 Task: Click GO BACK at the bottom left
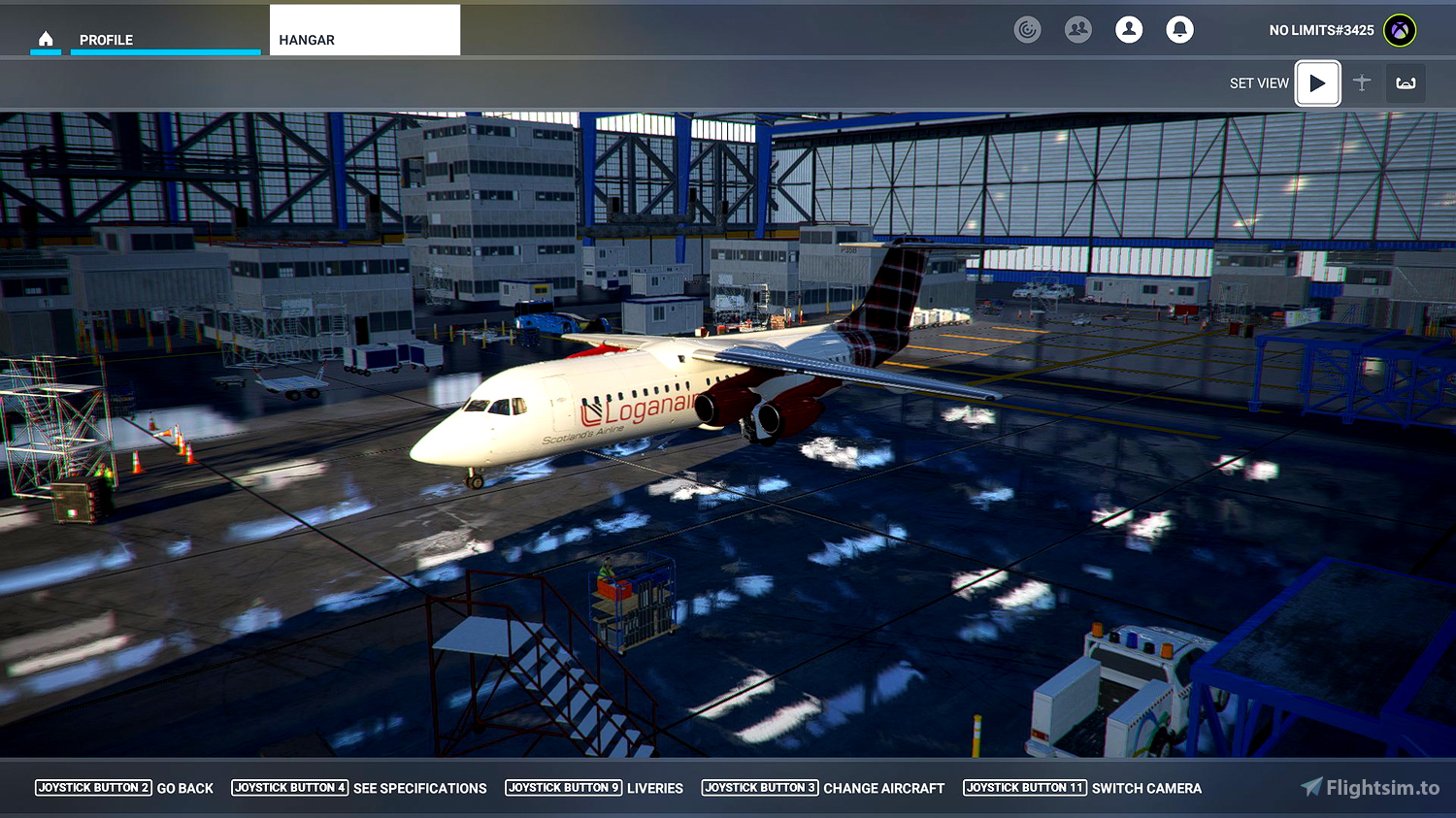point(184,788)
